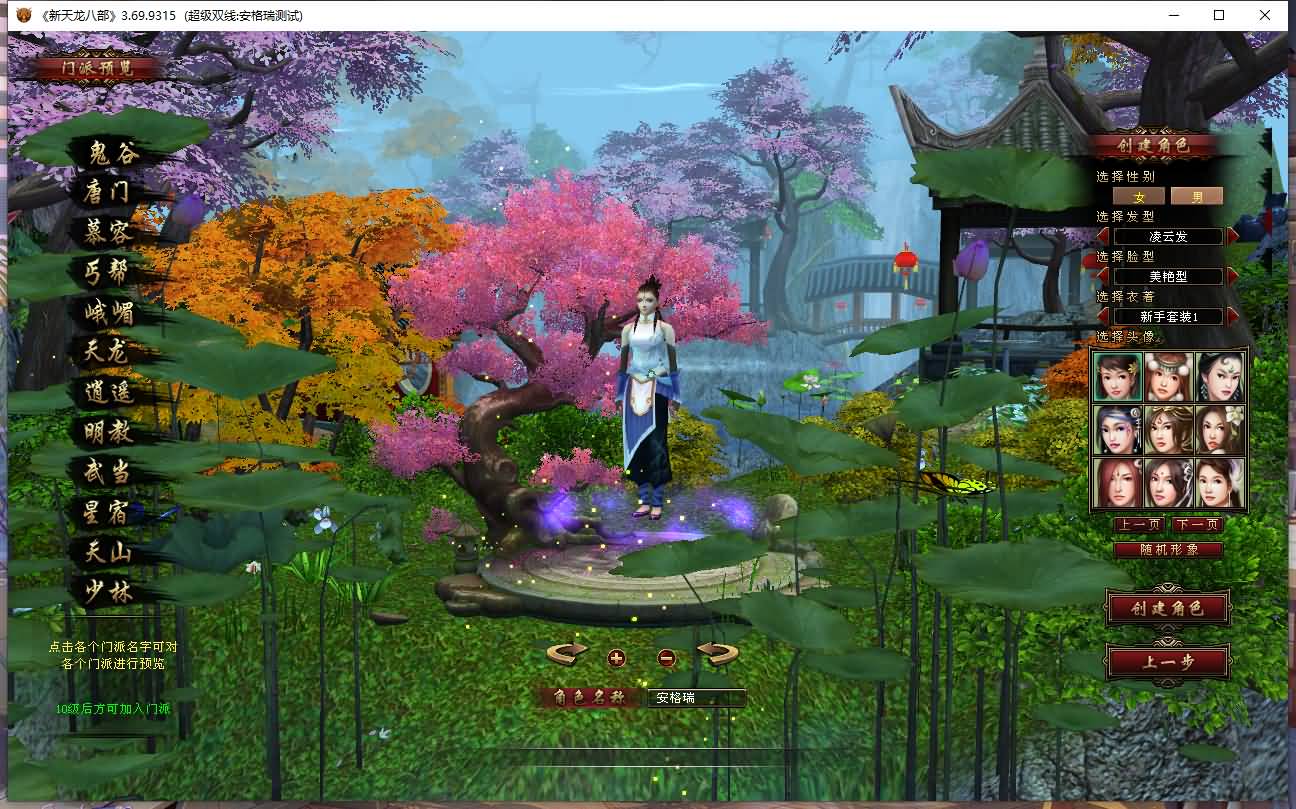The width and height of the screenshot is (1296, 809).
Task: Pick the 武当 sect entry
Action: (108, 472)
